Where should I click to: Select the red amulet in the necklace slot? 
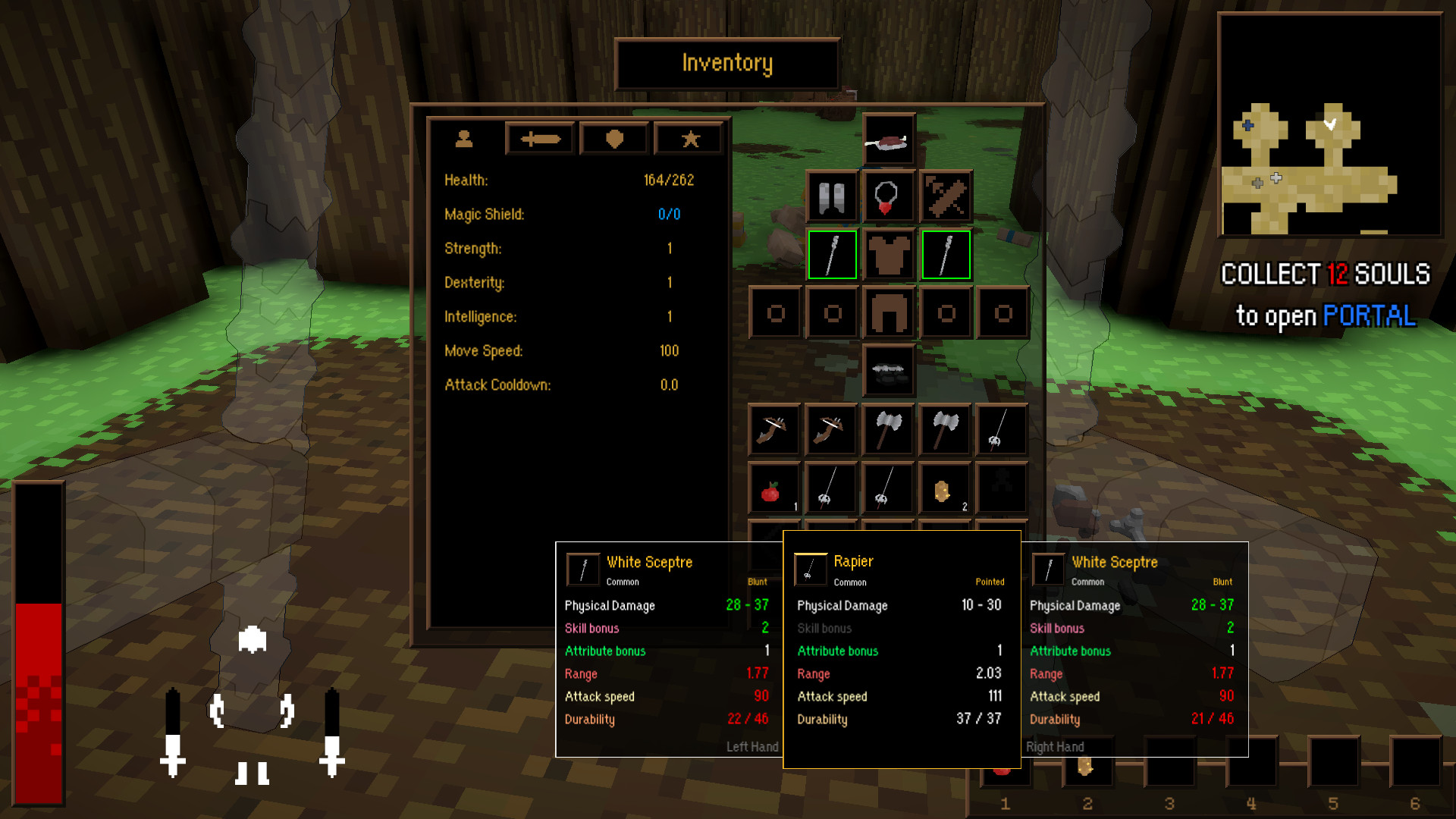tap(887, 196)
